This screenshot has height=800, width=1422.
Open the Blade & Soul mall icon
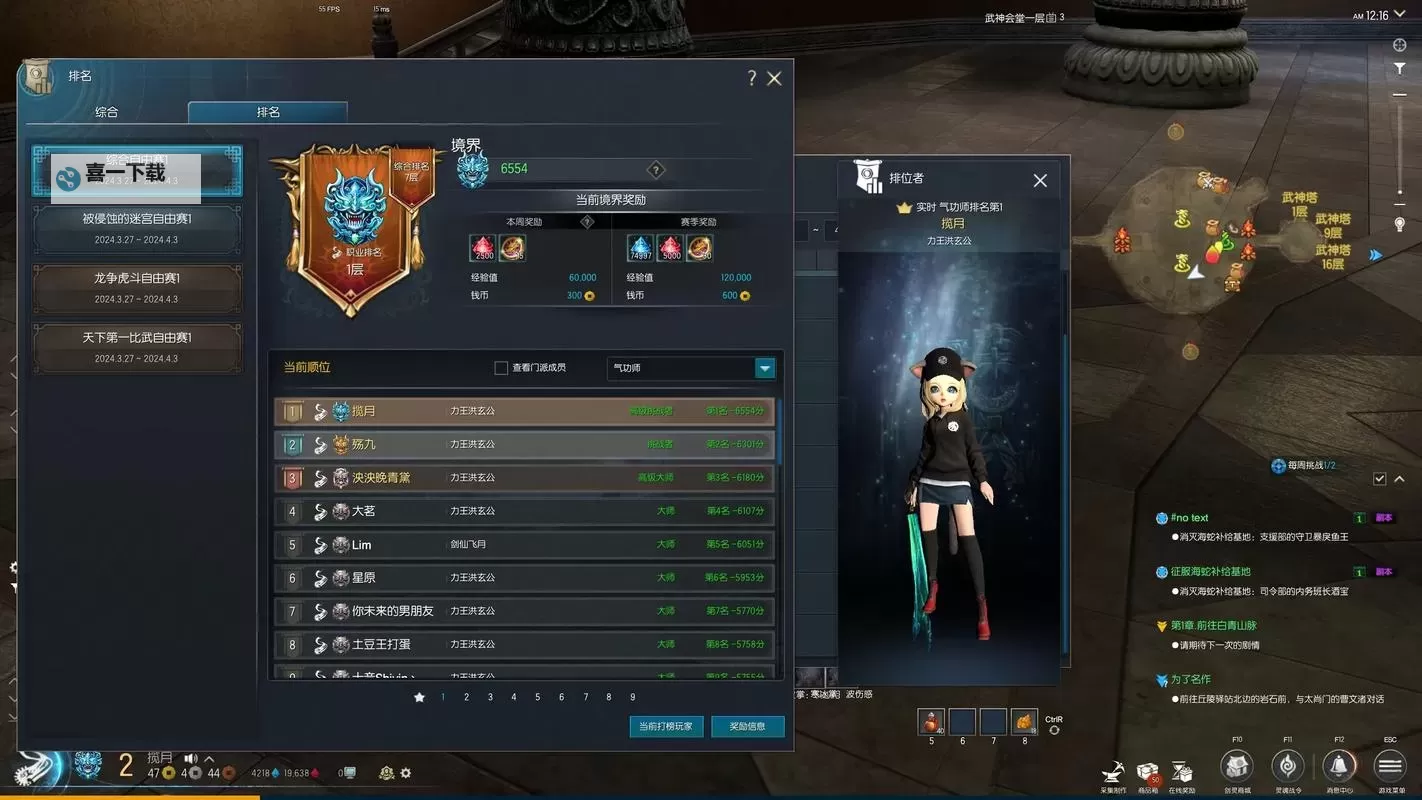coord(1236,765)
